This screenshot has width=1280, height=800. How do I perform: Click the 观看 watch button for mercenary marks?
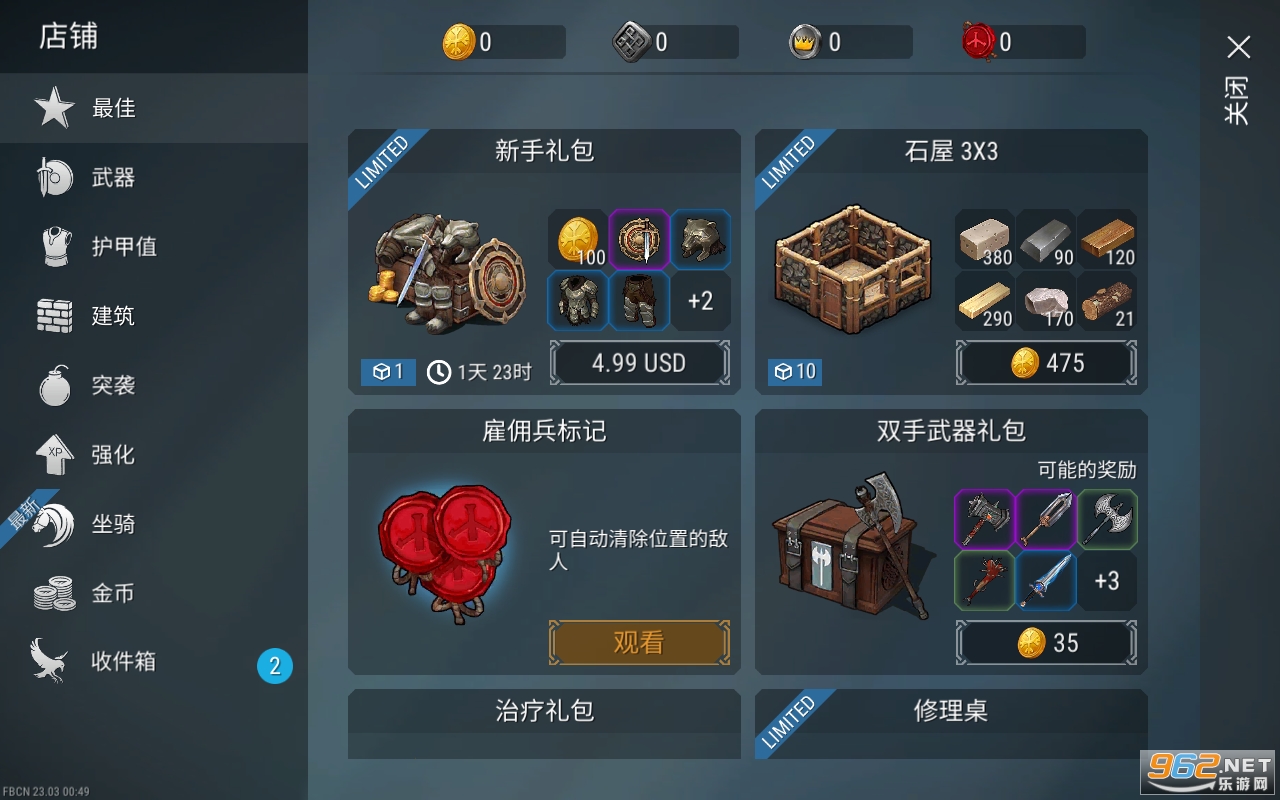coord(639,643)
